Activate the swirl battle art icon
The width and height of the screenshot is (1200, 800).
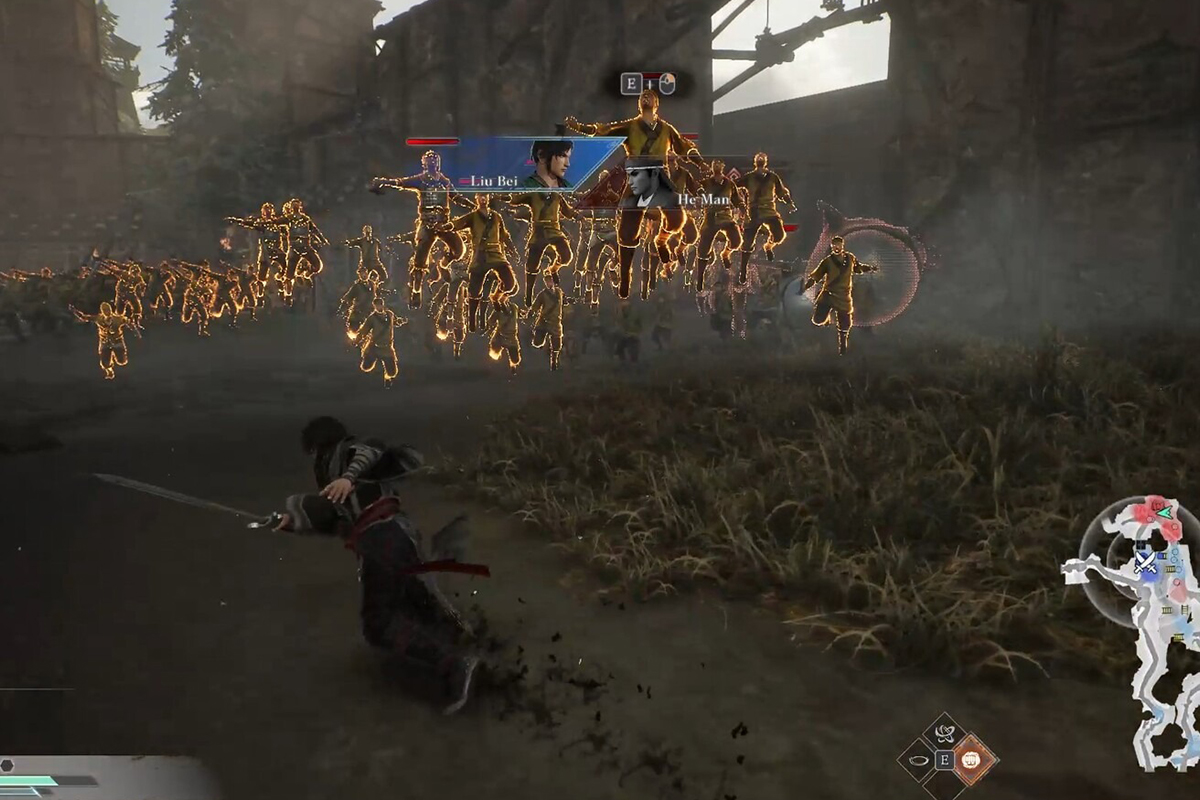pyautogui.click(x=943, y=734)
